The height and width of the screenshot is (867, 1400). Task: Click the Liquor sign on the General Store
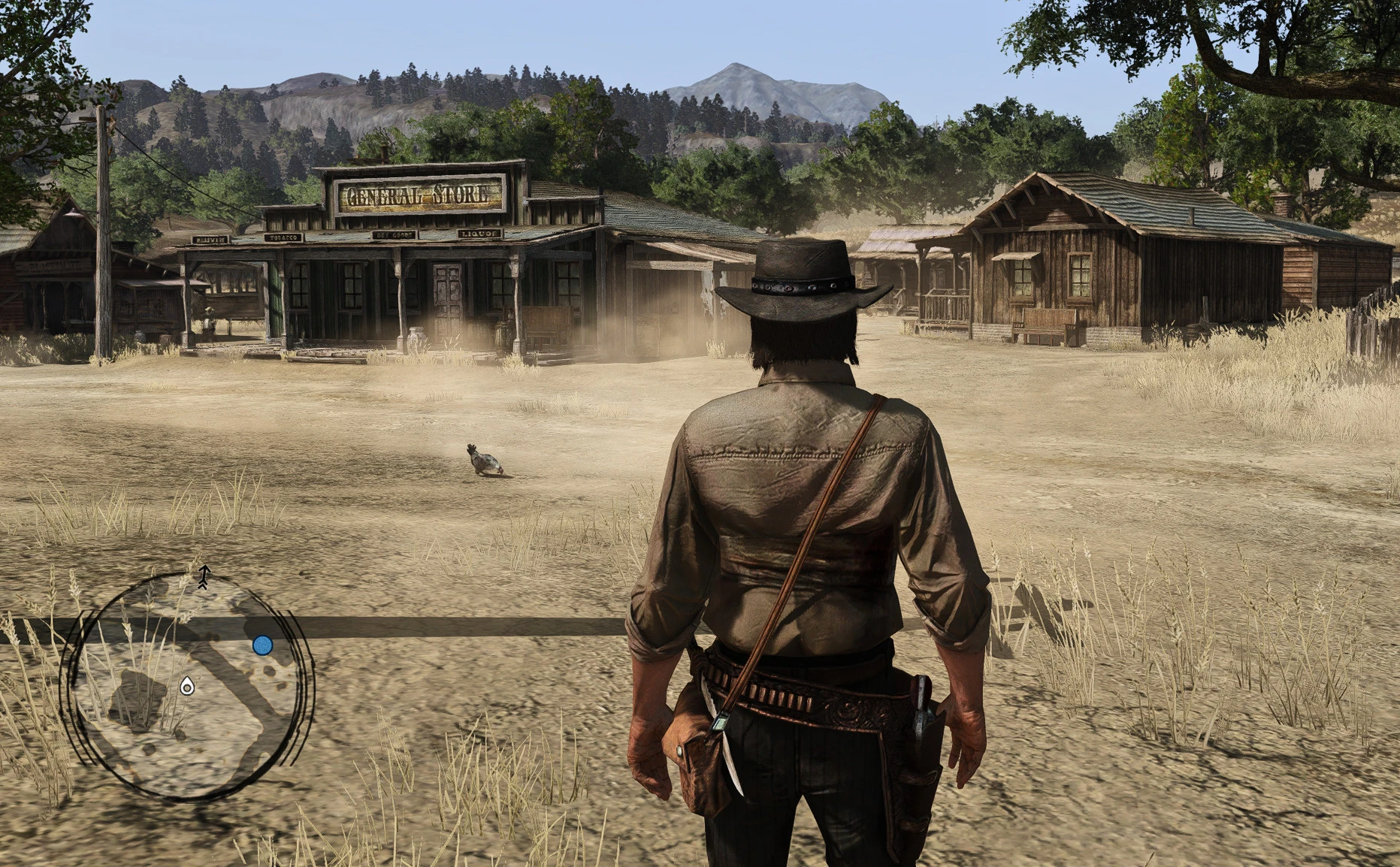point(479,234)
